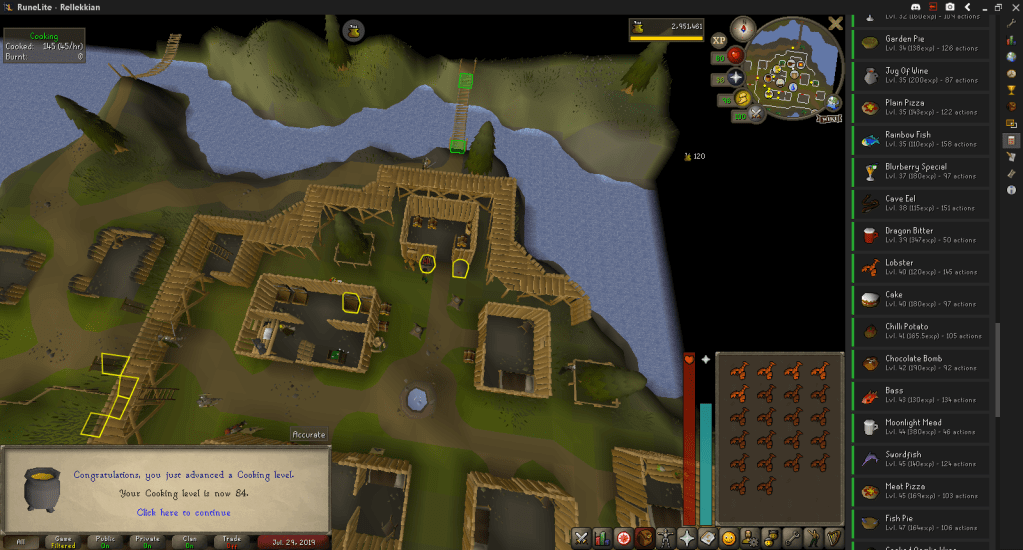1023x550 pixels.
Task: Choose Swordfish in the cooking calculator list
Action: pyautogui.click(x=920, y=459)
